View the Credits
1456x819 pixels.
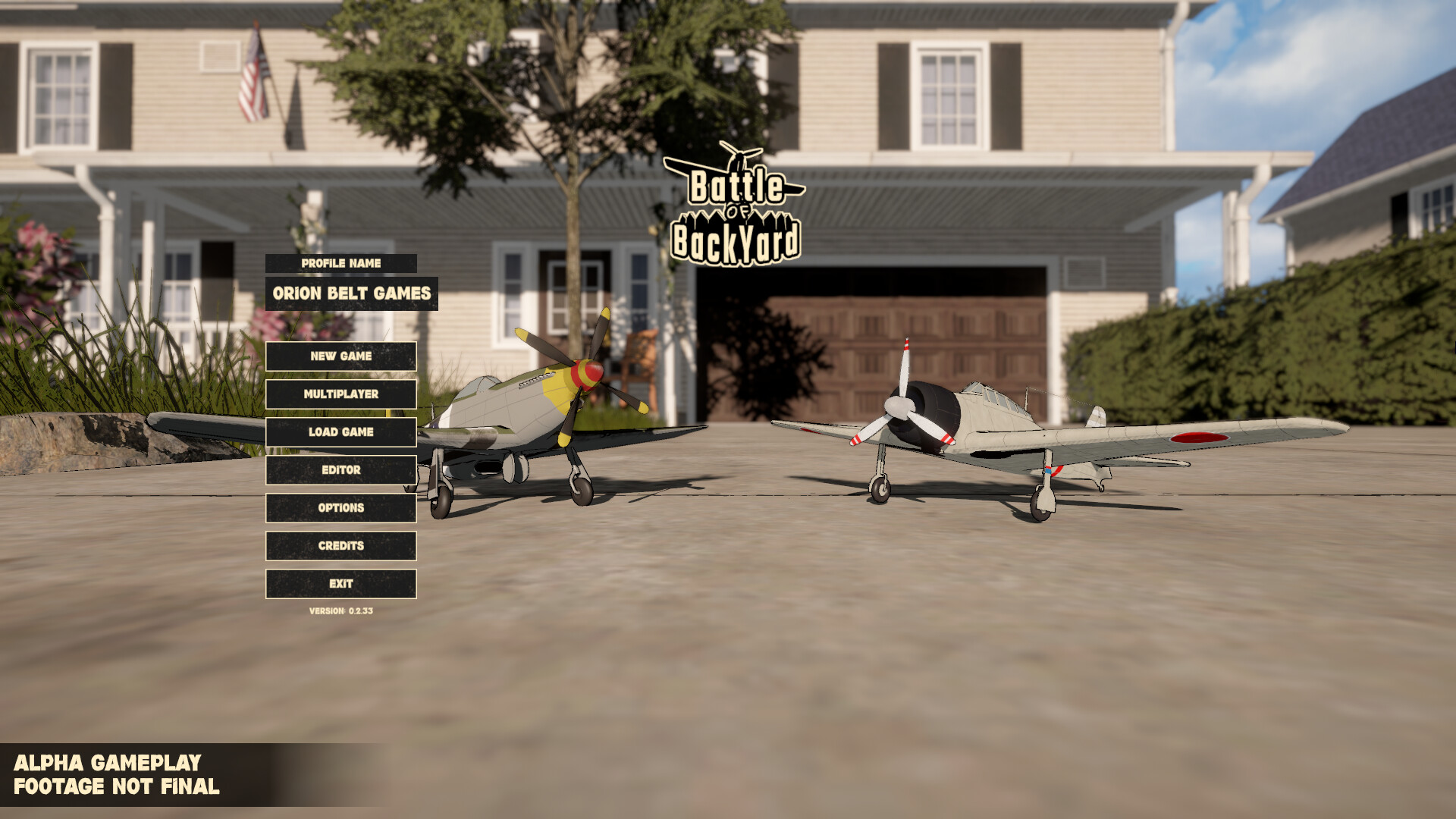click(x=340, y=545)
